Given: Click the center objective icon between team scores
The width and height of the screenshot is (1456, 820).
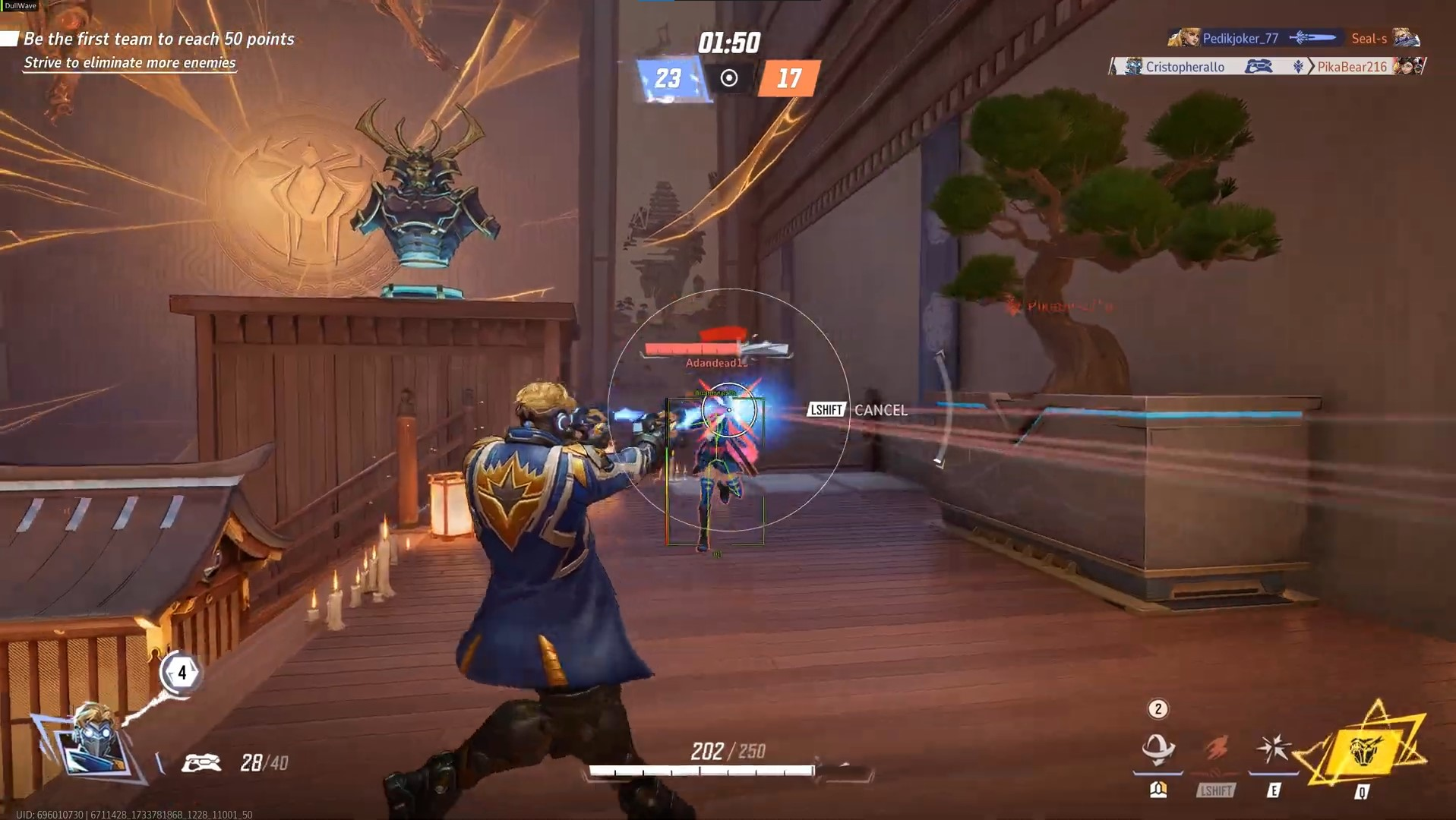Looking at the screenshot, I should click(x=729, y=78).
